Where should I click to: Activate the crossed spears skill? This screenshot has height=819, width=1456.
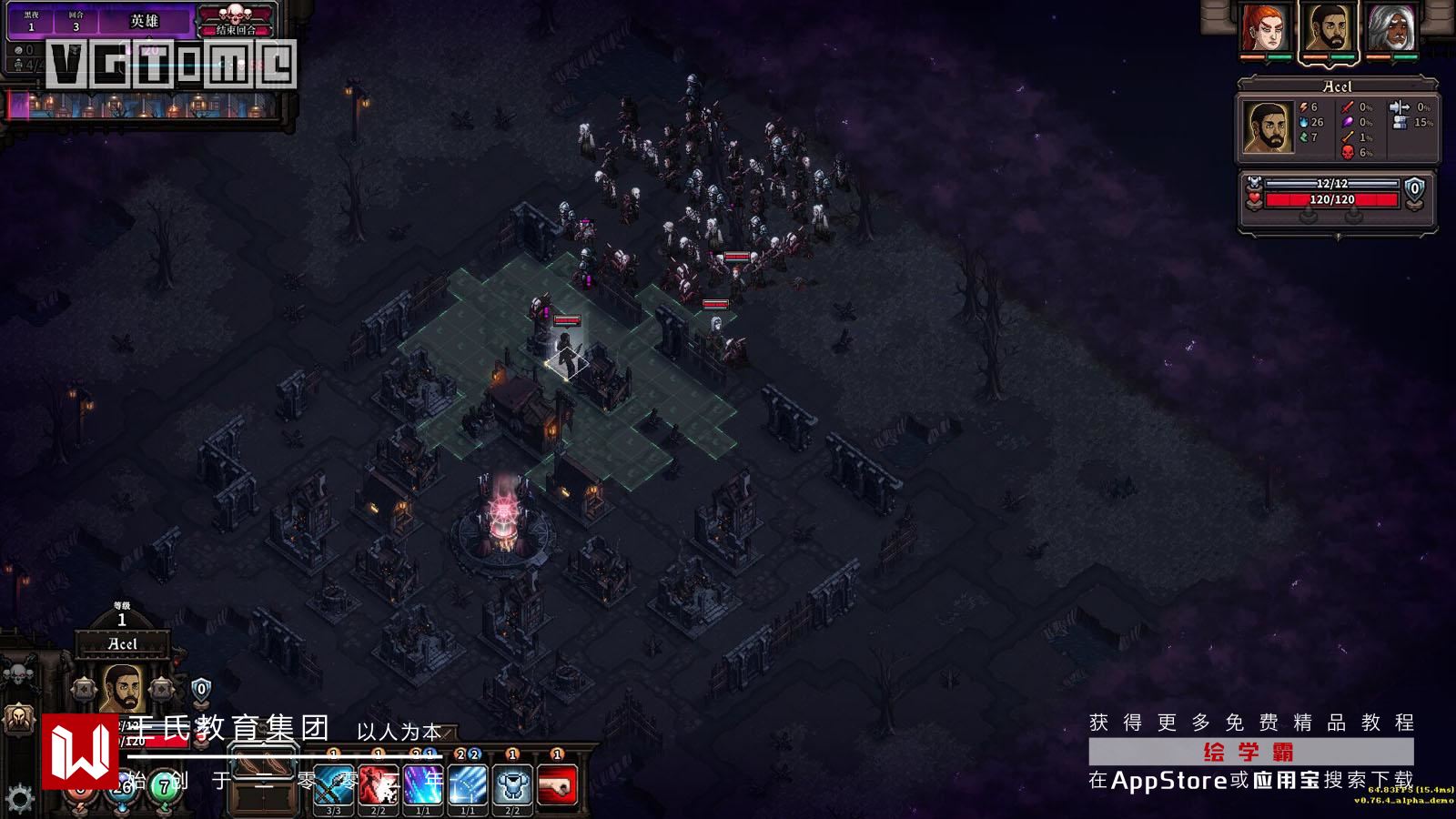(x=334, y=784)
